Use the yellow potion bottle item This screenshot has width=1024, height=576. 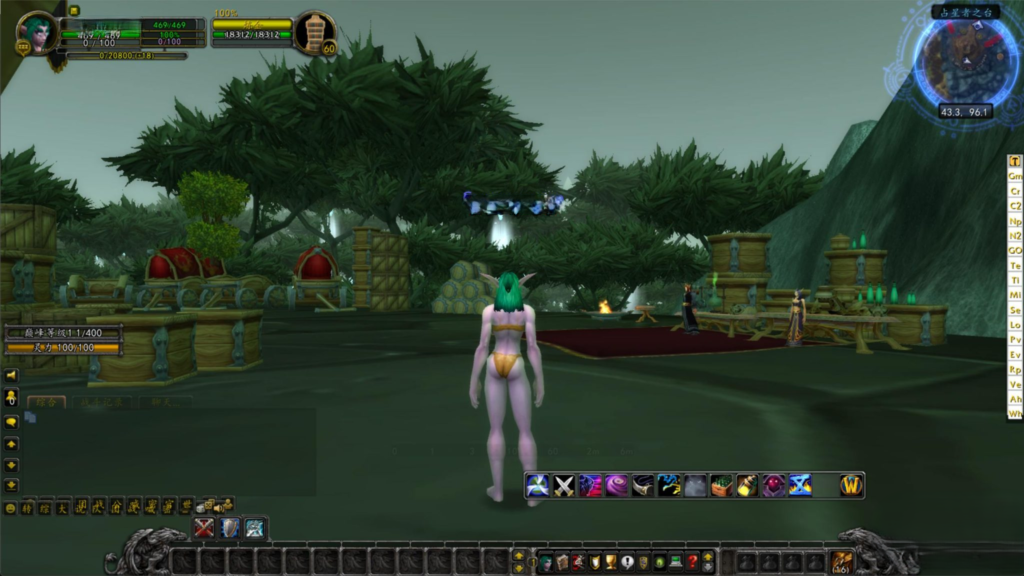coord(747,486)
